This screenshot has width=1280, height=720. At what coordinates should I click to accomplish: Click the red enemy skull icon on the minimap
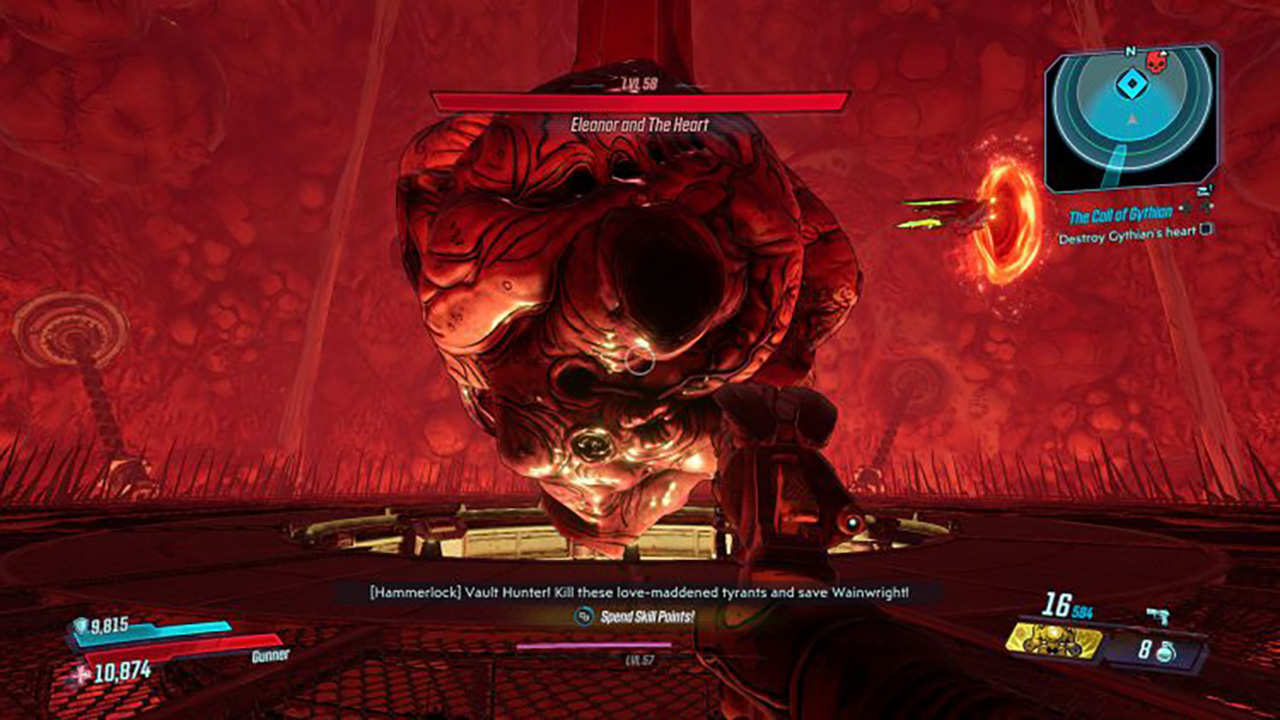[1155, 60]
